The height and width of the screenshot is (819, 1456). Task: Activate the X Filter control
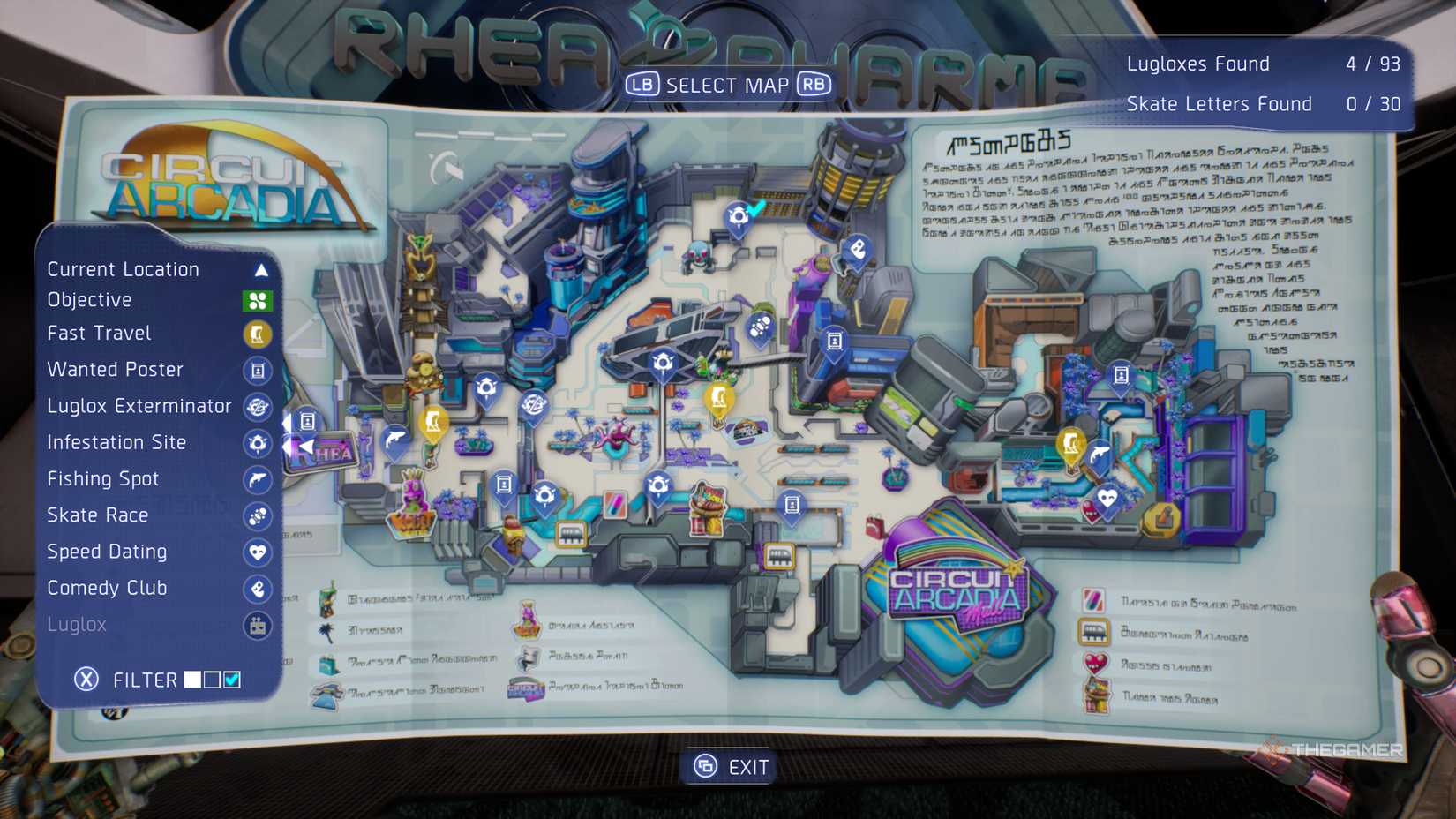pyautogui.click(x=86, y=679)
